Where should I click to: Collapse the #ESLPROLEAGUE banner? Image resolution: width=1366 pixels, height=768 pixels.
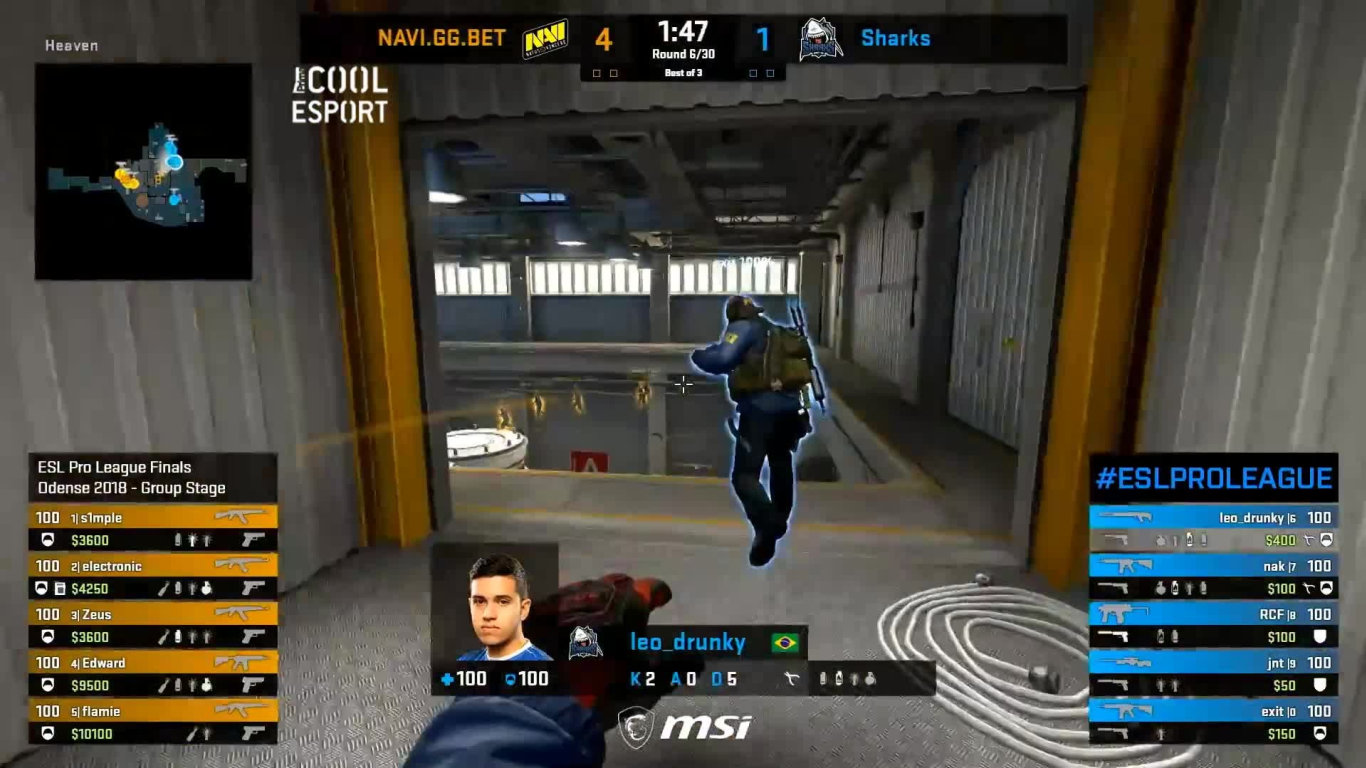pyautogui.click(x=1212, y=477)
